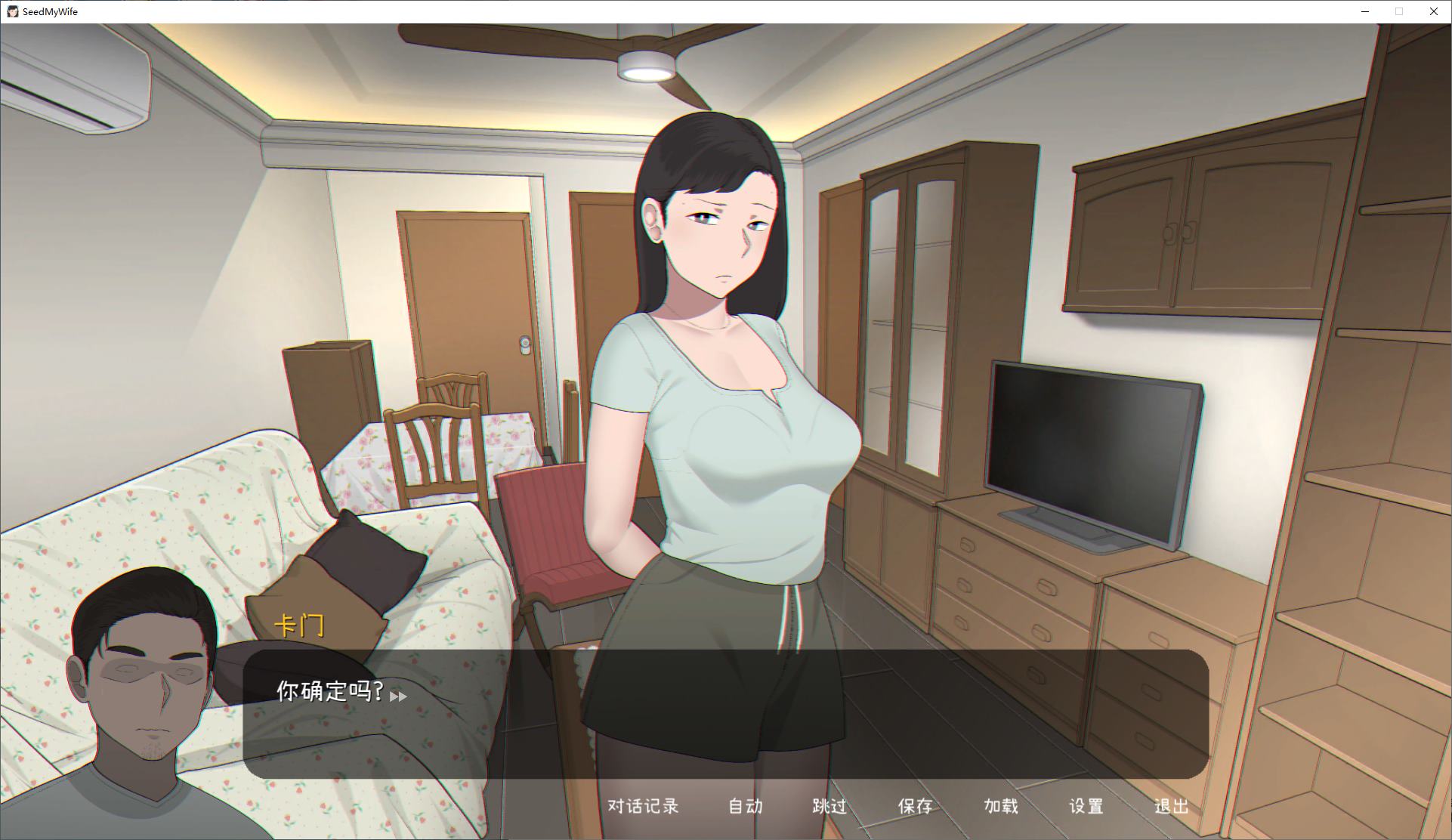Open the dialogue history (对话记录)
The height and width of the screenshot is (840, 1452).
(641, 807)
